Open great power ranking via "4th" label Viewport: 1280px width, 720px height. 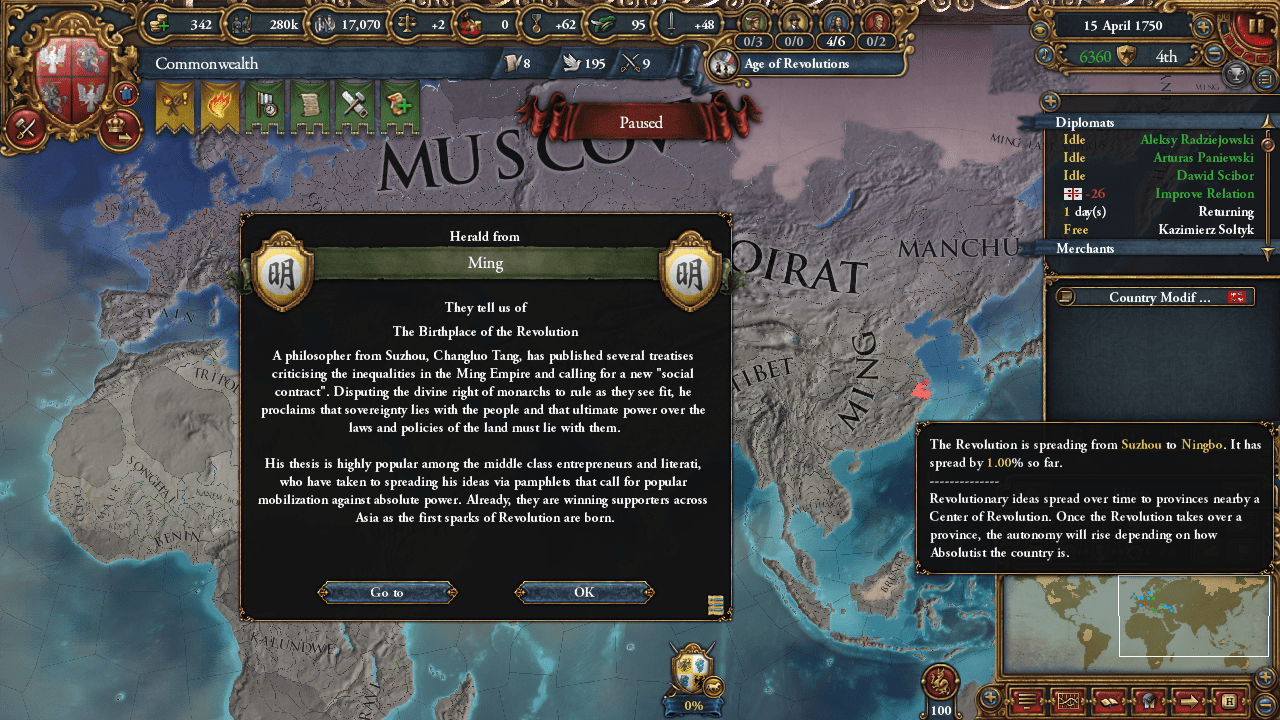pos(1166,56)
